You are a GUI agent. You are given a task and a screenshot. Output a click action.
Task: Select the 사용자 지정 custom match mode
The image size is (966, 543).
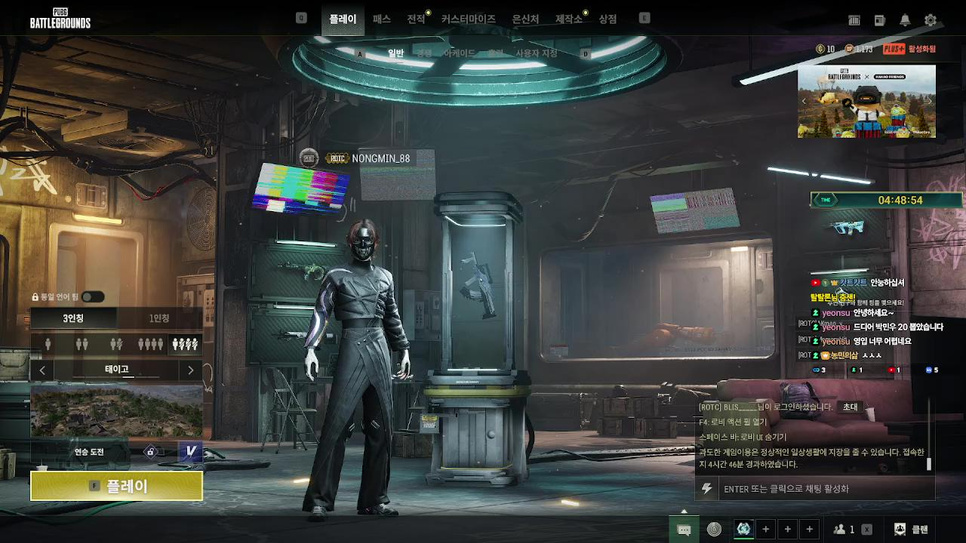pos(536,53)
